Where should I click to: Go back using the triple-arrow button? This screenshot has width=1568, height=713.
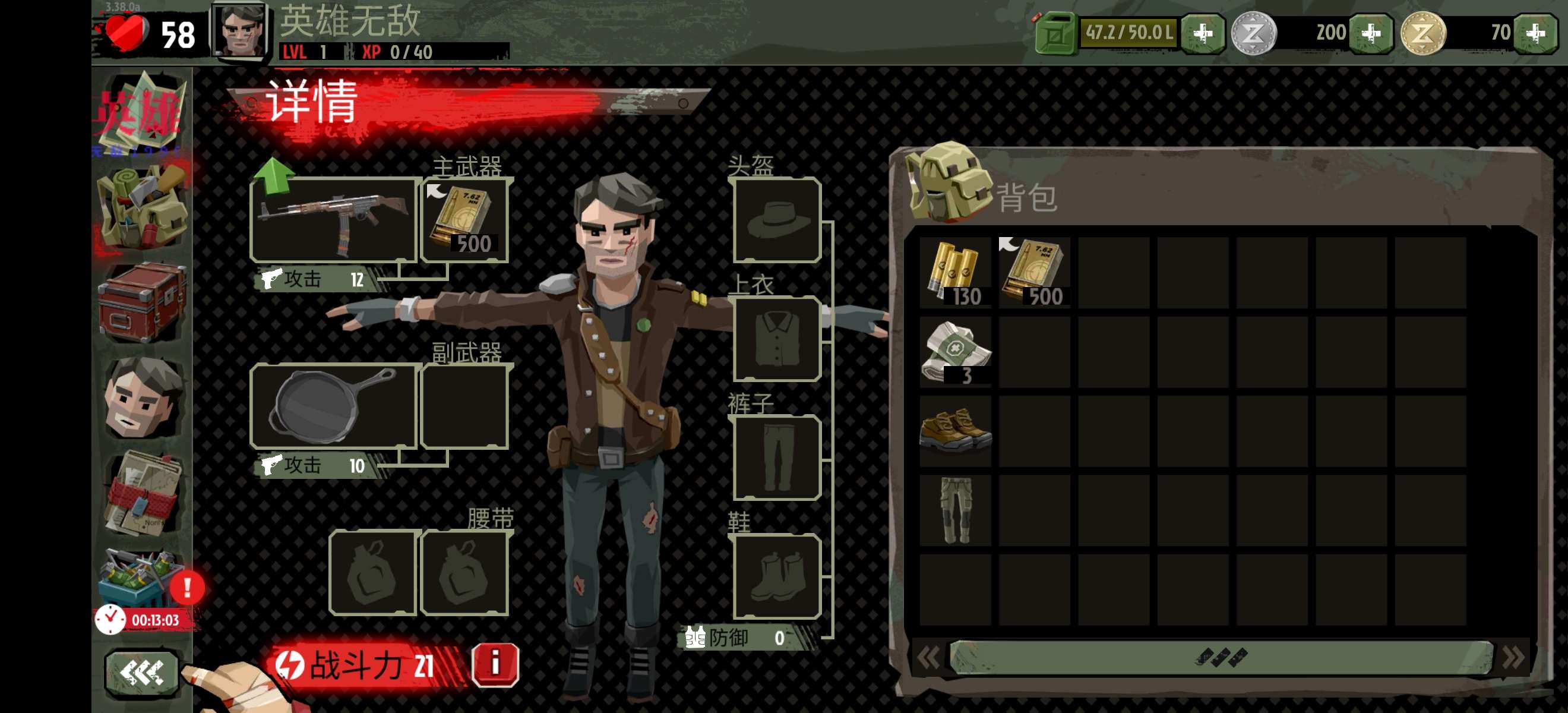(x=142, y=672)
